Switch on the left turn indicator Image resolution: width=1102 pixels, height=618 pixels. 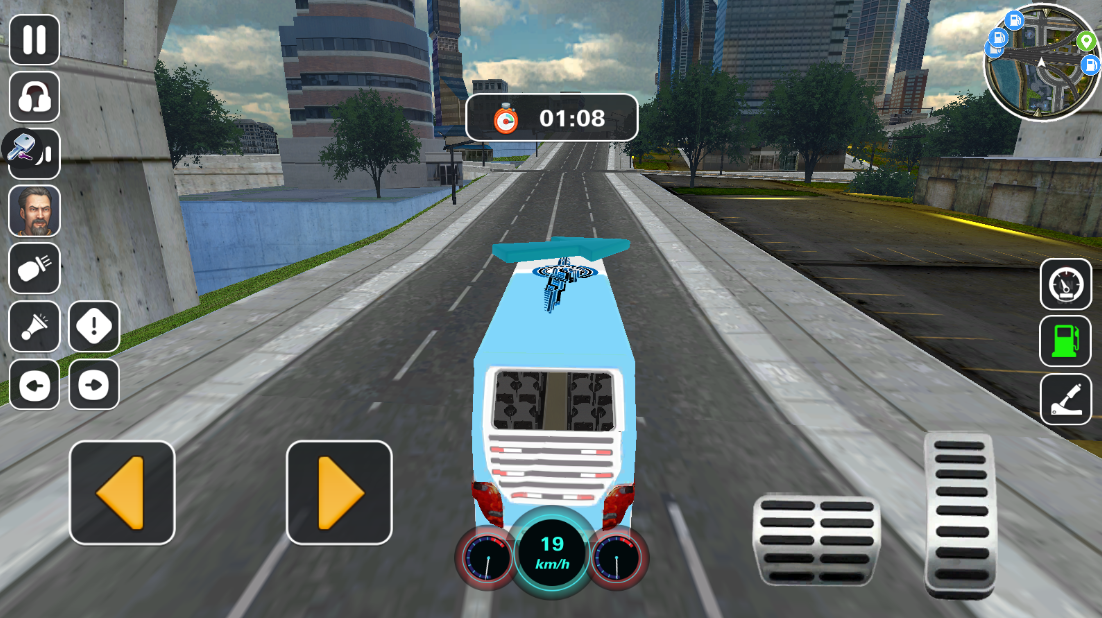[34, 385]
